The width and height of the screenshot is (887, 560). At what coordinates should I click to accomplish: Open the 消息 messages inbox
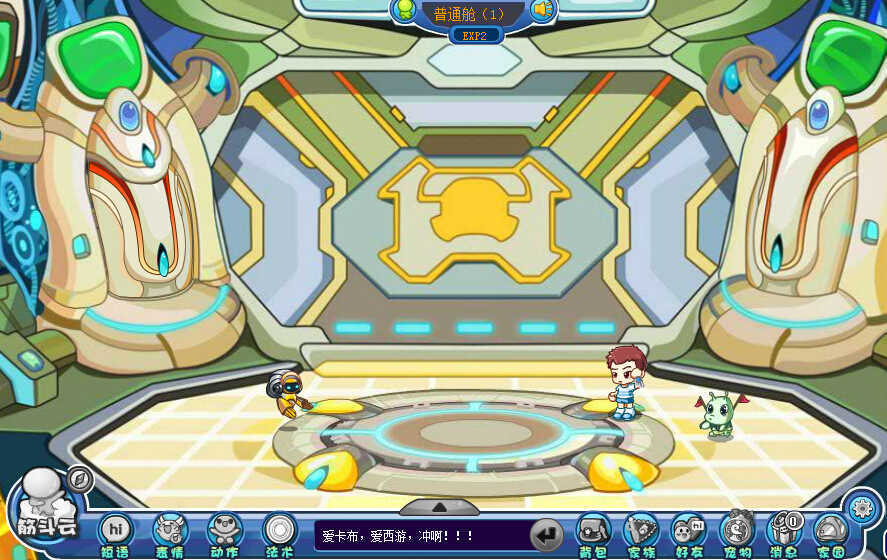pyautogui.click(x=784, y=531)
